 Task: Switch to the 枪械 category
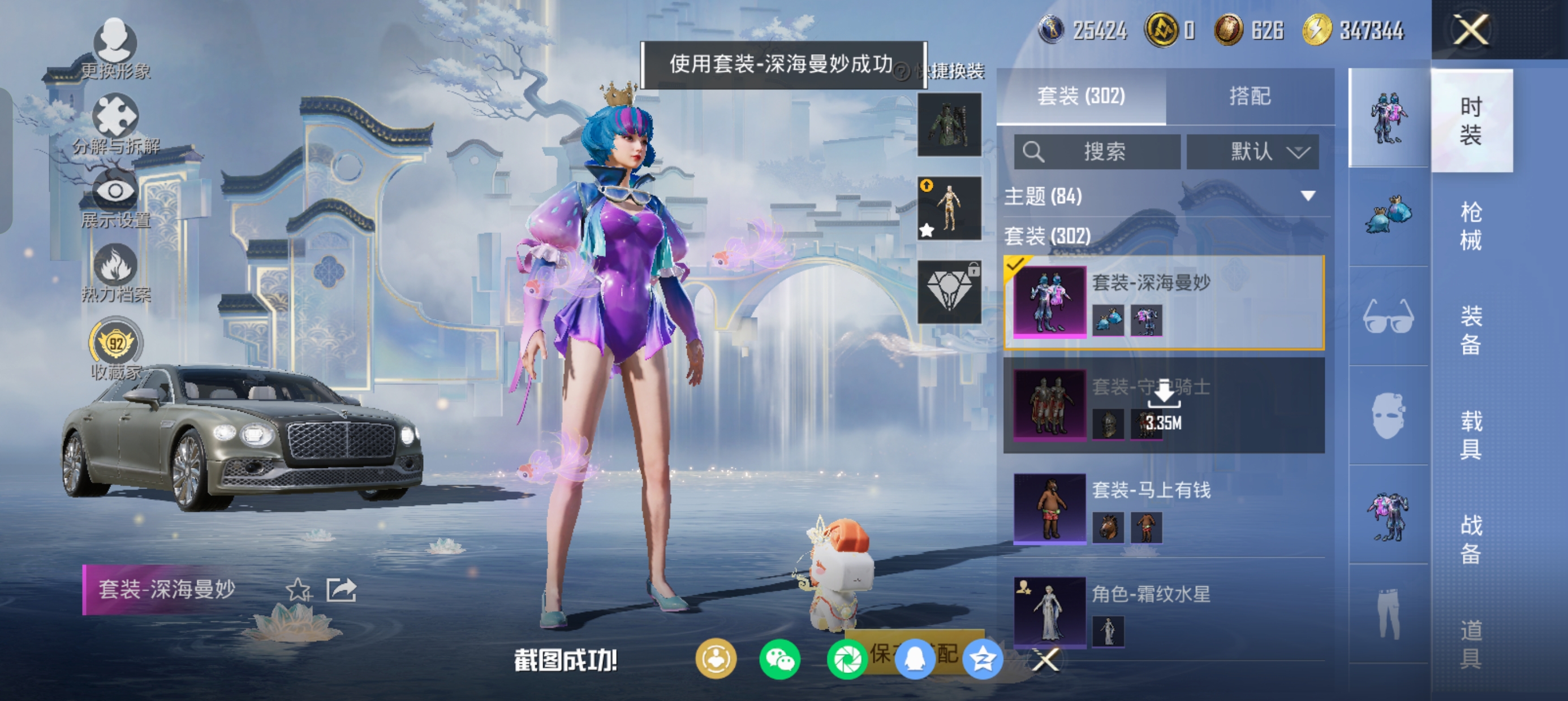click(1471, 226)
